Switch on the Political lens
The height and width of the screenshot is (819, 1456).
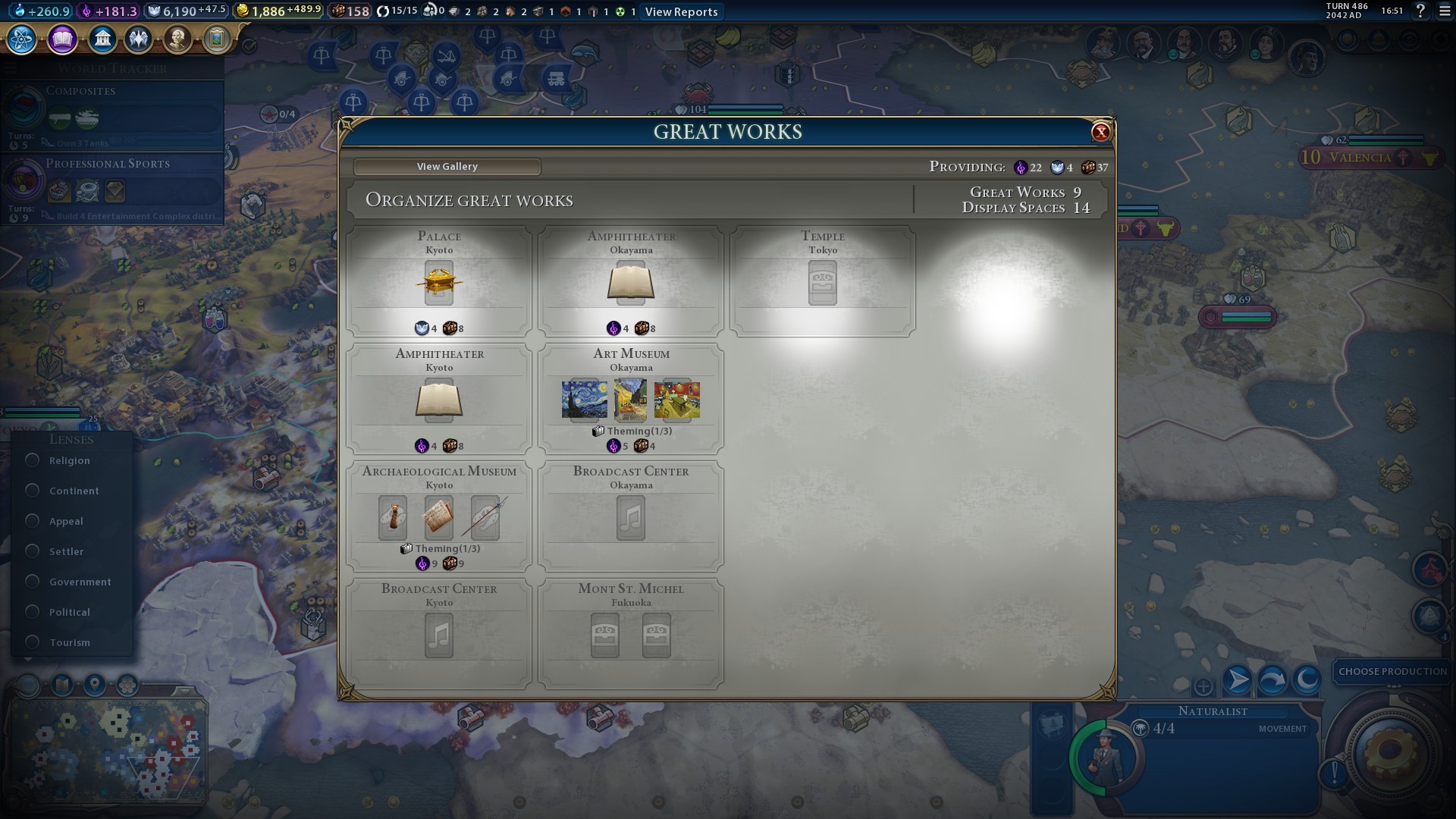point(33,612)
